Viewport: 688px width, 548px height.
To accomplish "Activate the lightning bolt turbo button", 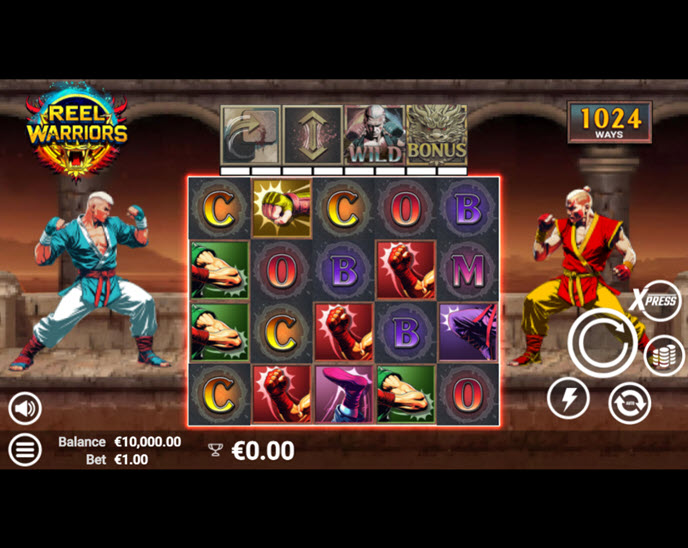I will point(568,399).
